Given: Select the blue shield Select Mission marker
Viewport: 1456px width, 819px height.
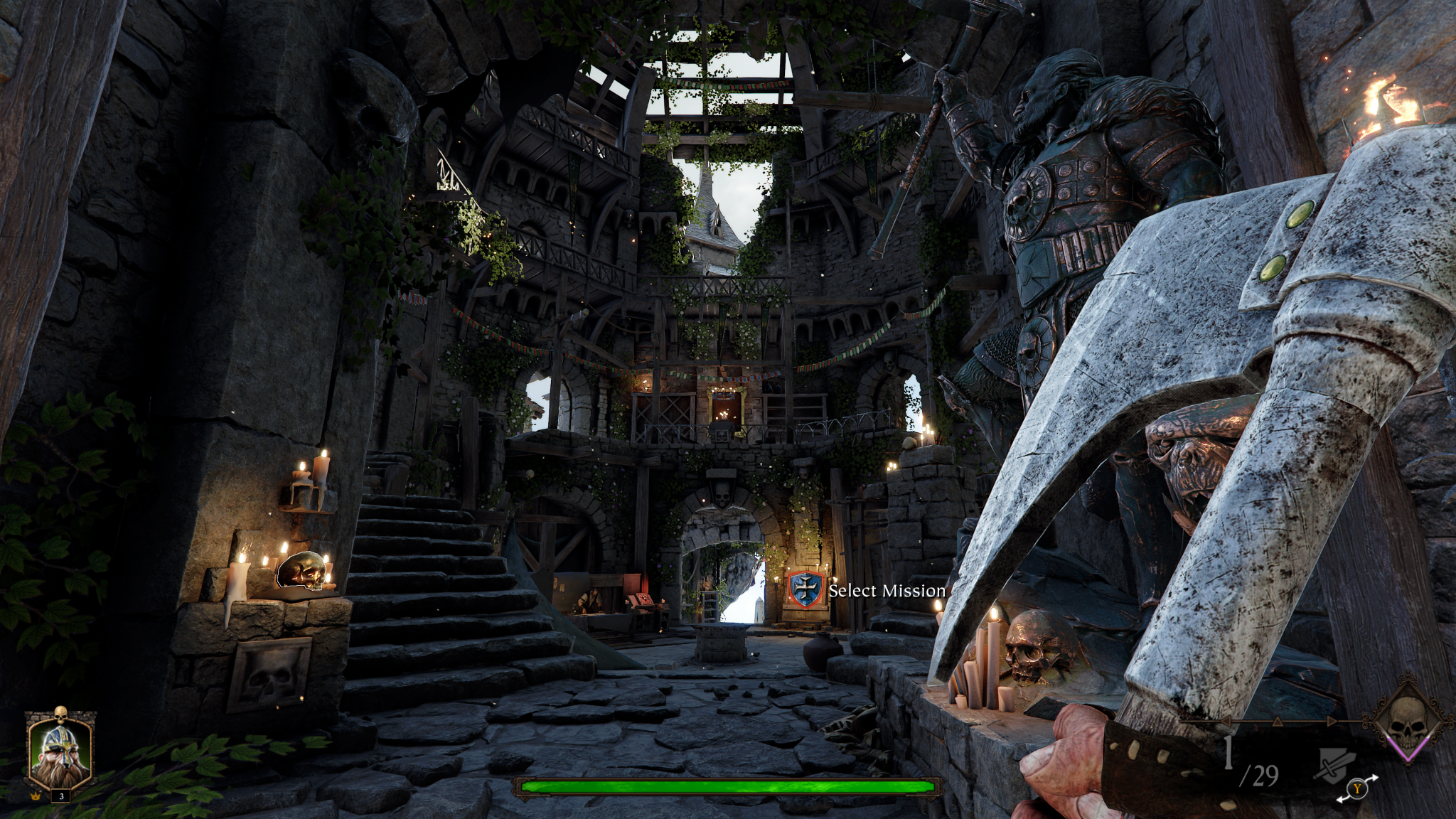Looking at the screenshot, I should [x=806, y=590].
